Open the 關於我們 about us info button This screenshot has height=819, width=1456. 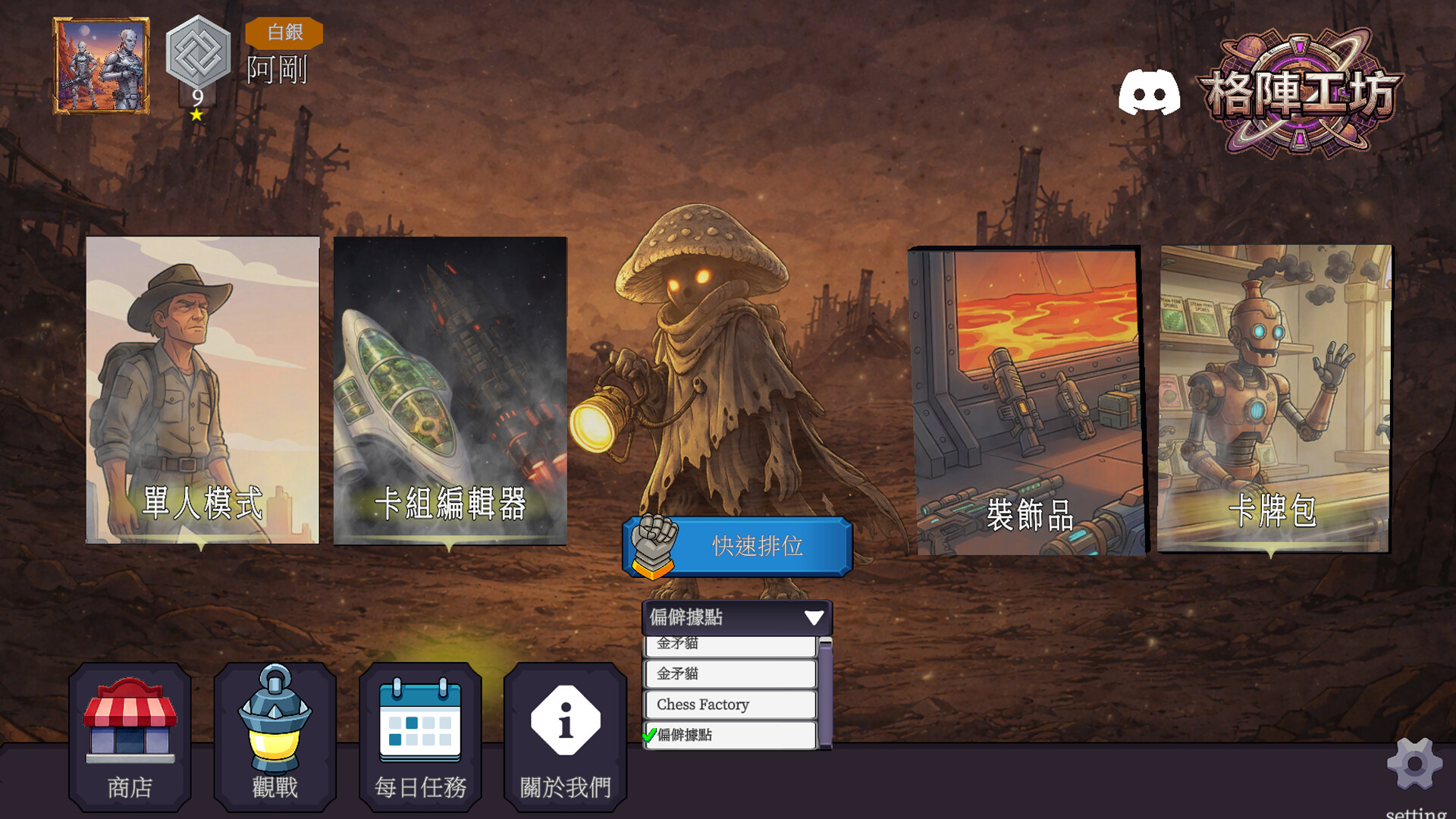(x=565, y=736)
